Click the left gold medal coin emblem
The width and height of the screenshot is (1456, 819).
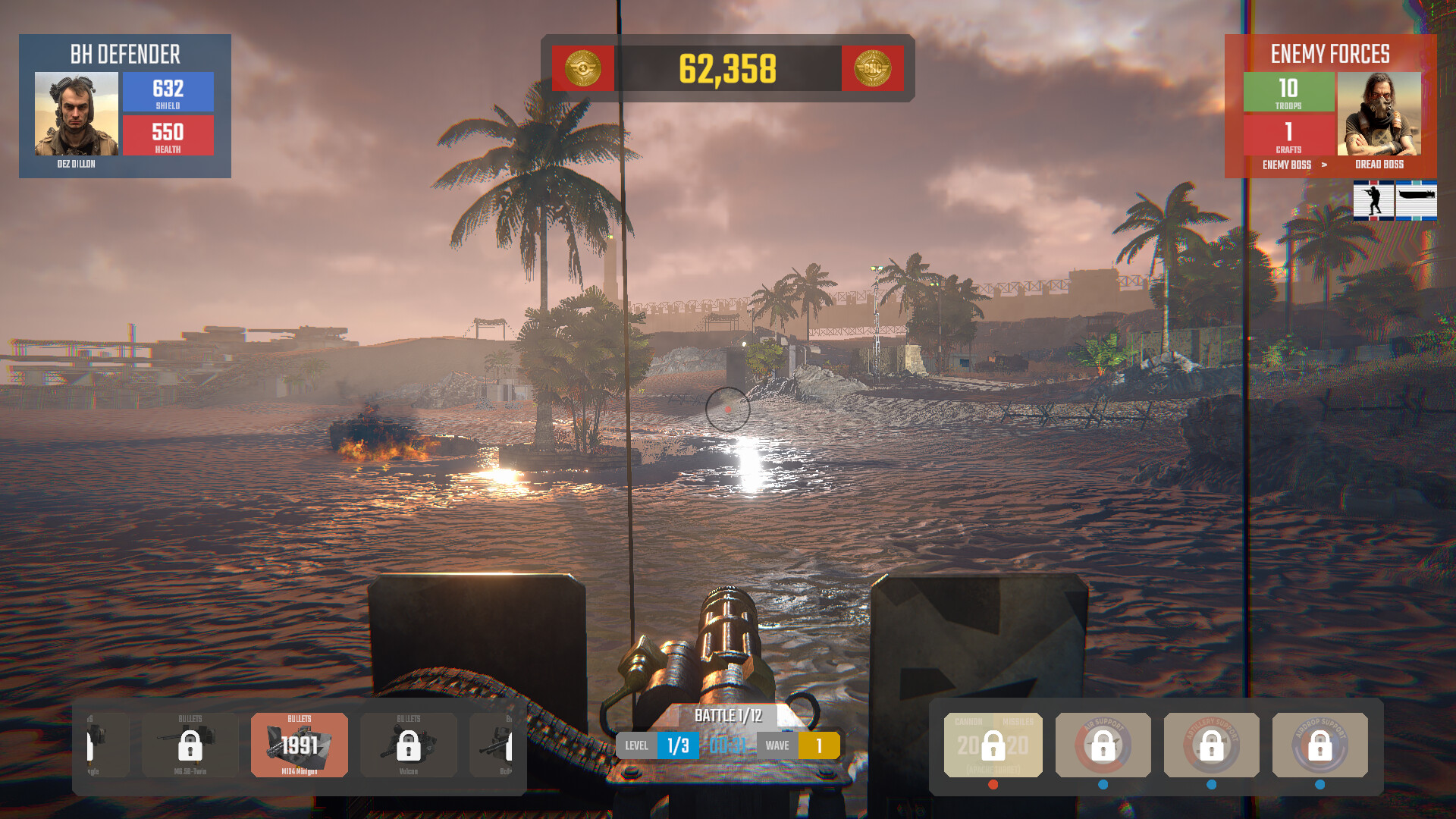click(x=583, y=69)
